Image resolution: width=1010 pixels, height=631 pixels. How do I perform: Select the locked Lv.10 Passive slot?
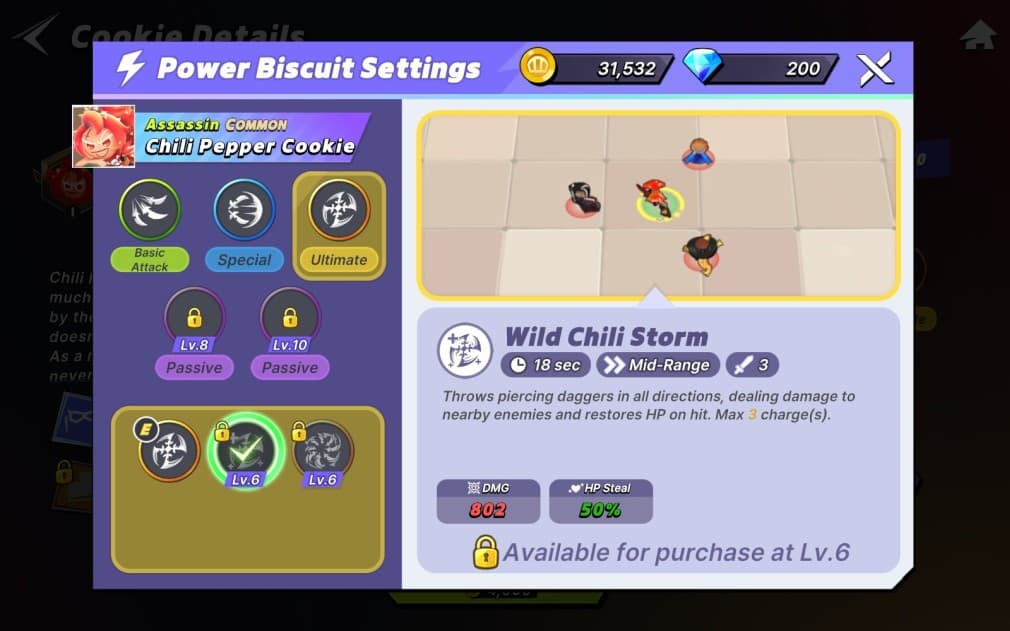click(x=290, y=321)
